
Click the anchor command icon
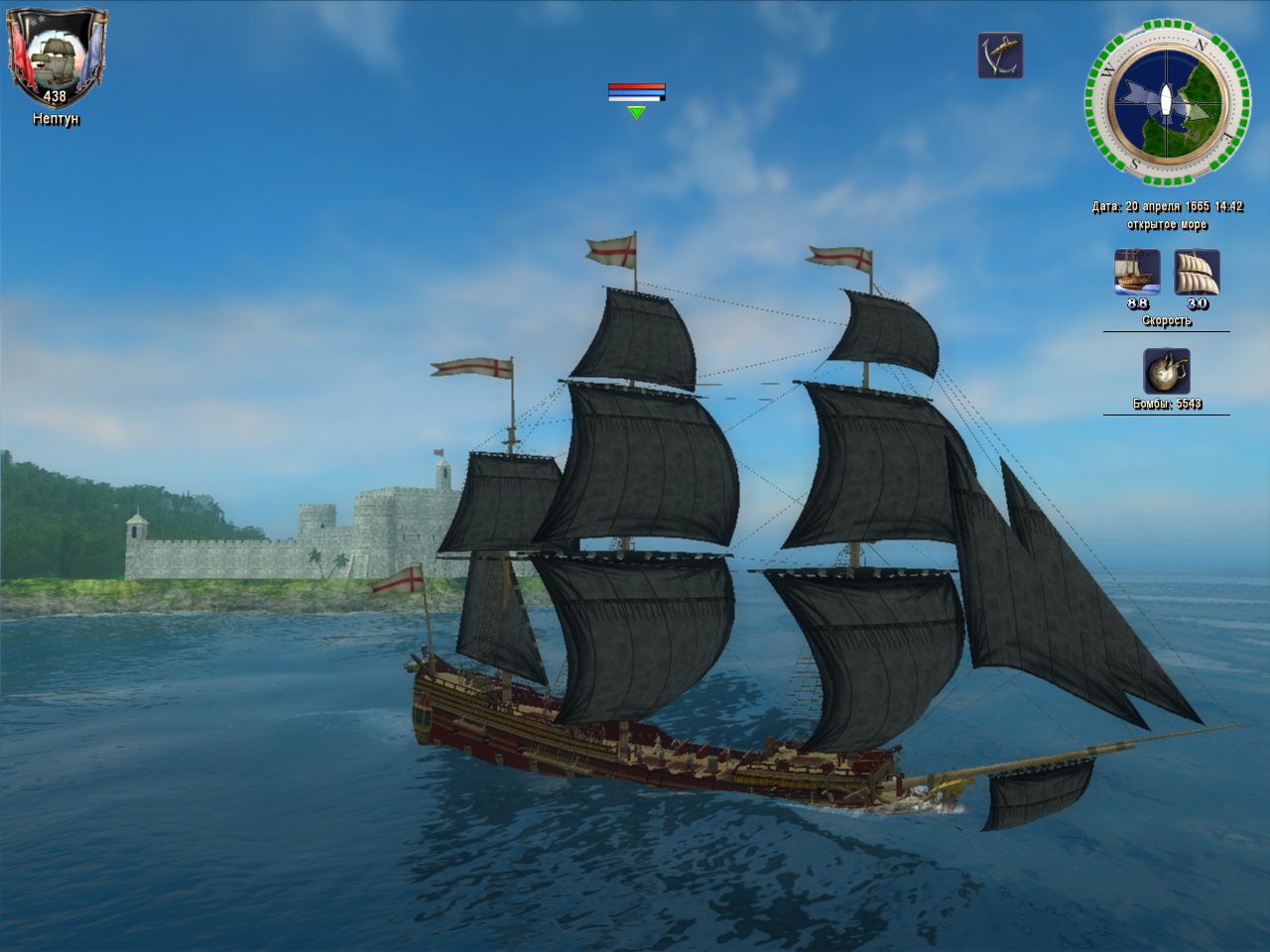click(x=999, y=56)
